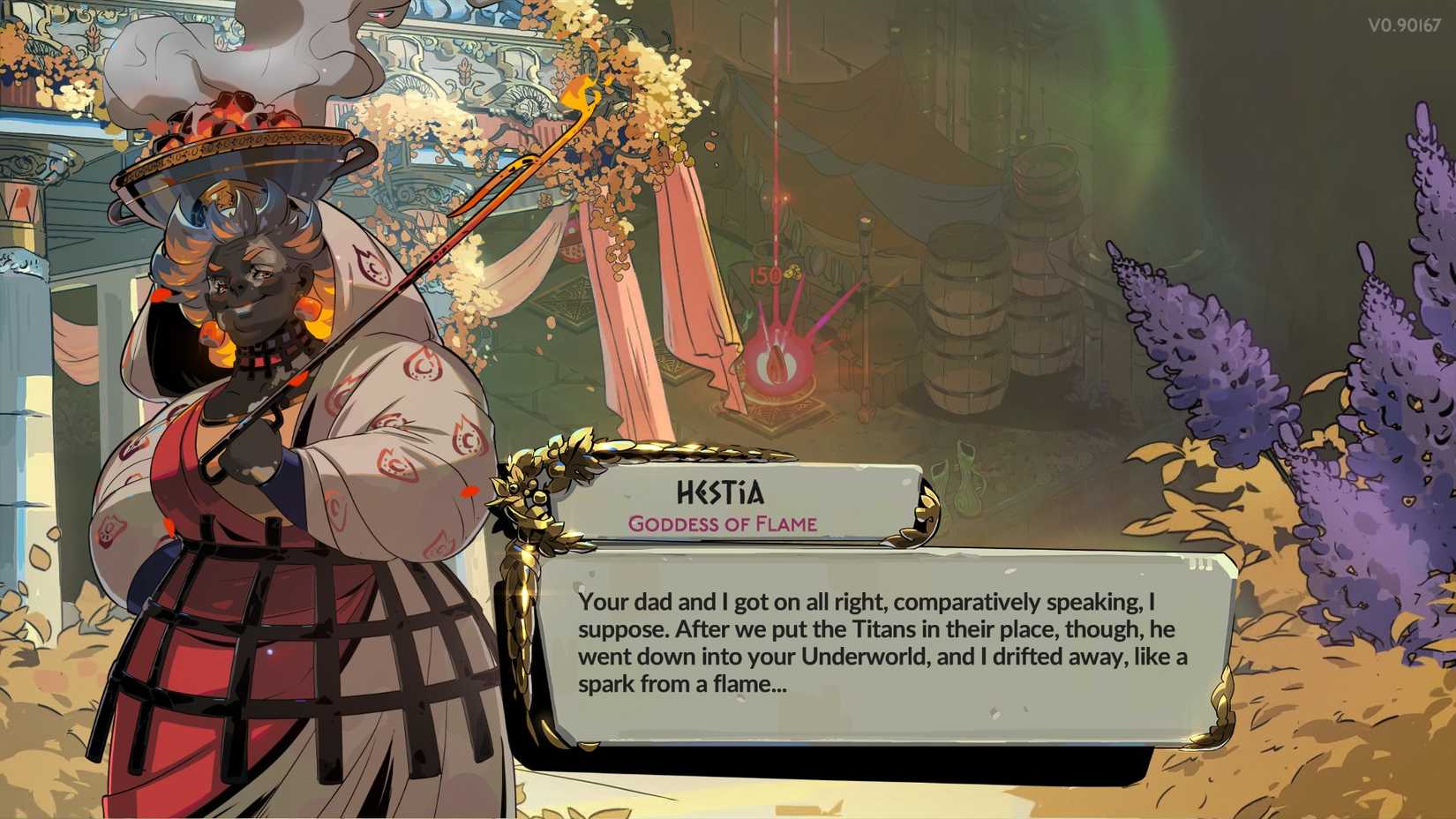Image resolution: width=1456 pixels, height=819 pixels.
Task: Collect the glowing pink Boon orb
Action: pos(779,362)
